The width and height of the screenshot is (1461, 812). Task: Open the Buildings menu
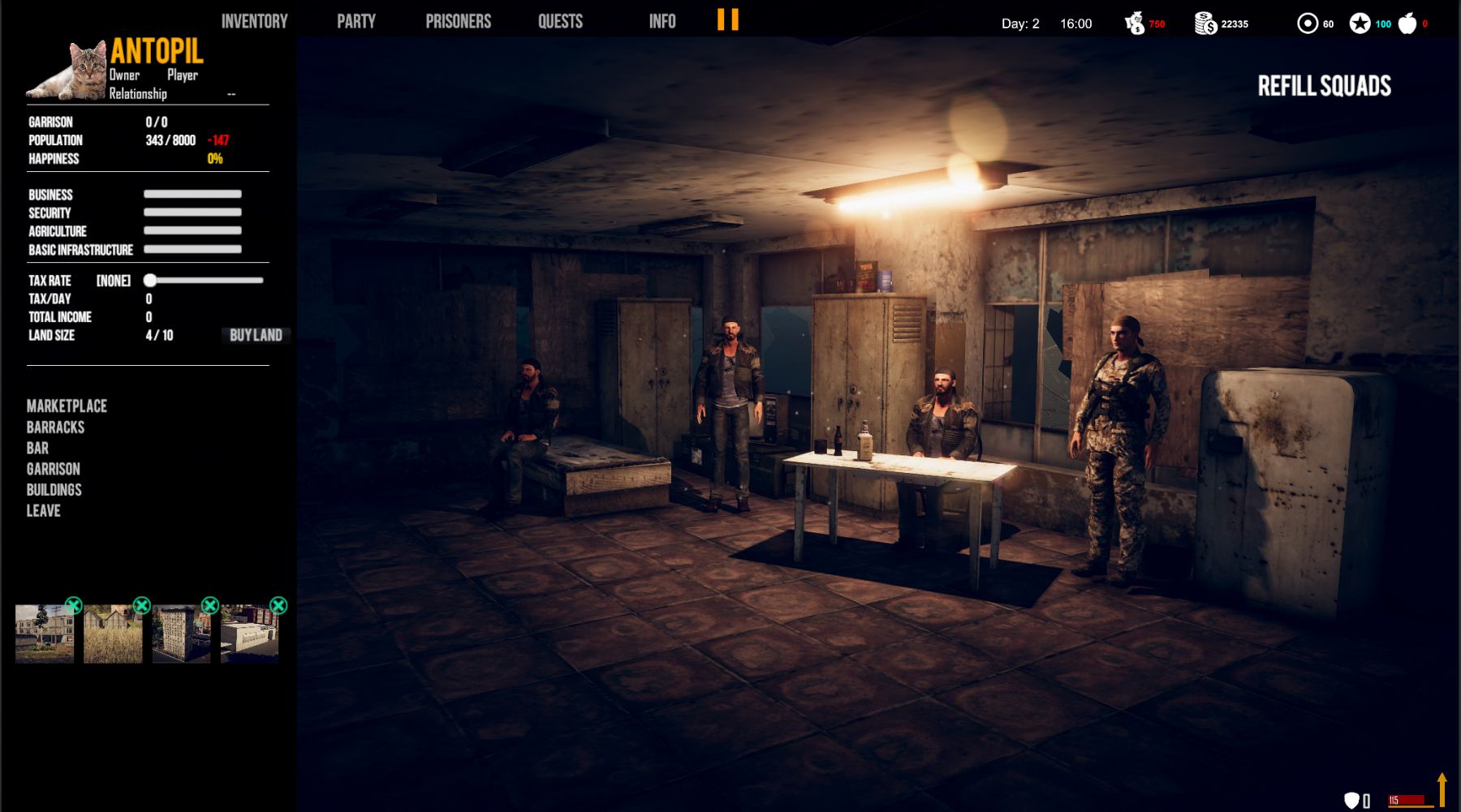pyautogui.click(x=54, y=490)
